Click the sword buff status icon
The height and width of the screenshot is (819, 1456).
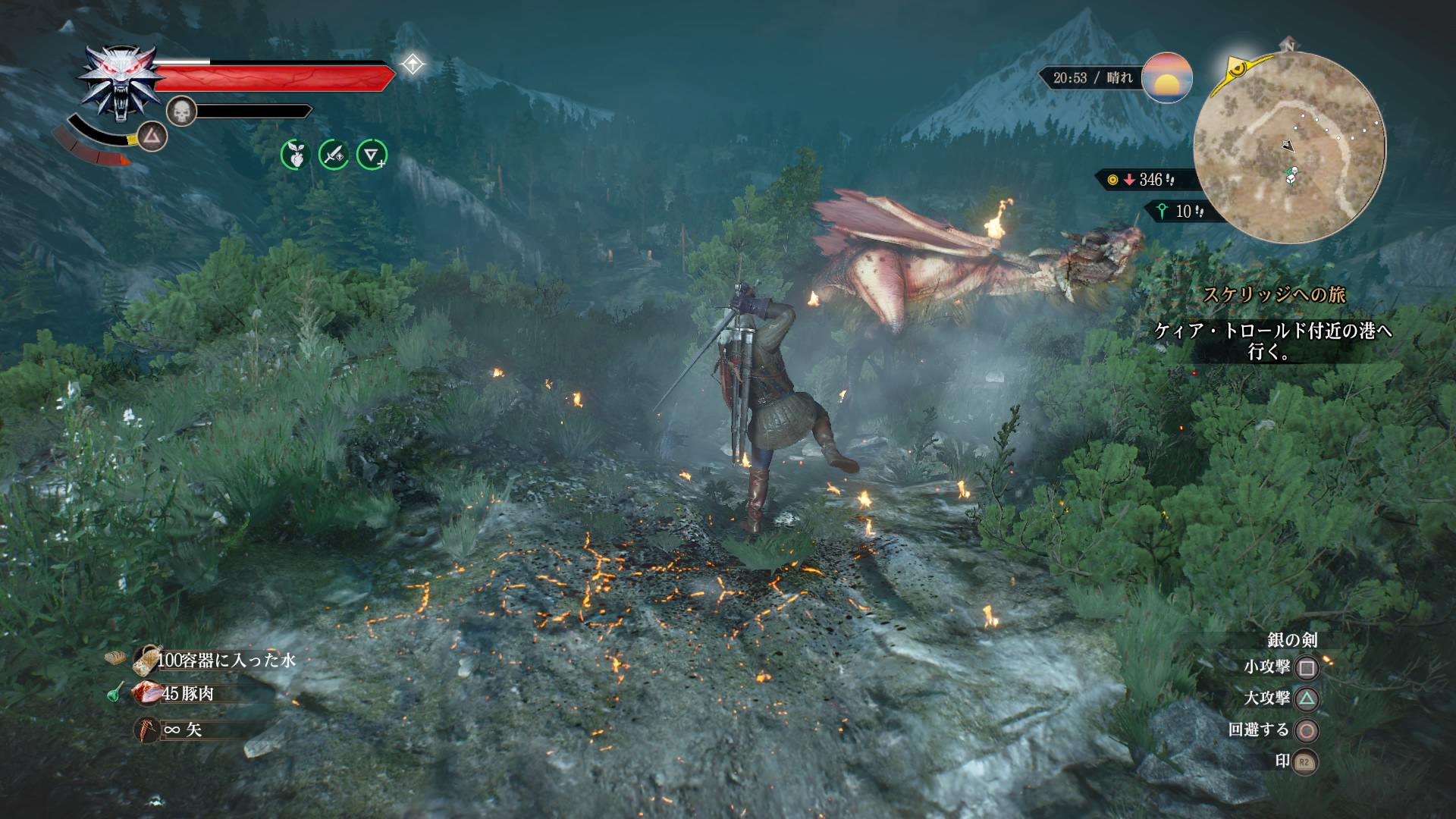pos(333,155)
